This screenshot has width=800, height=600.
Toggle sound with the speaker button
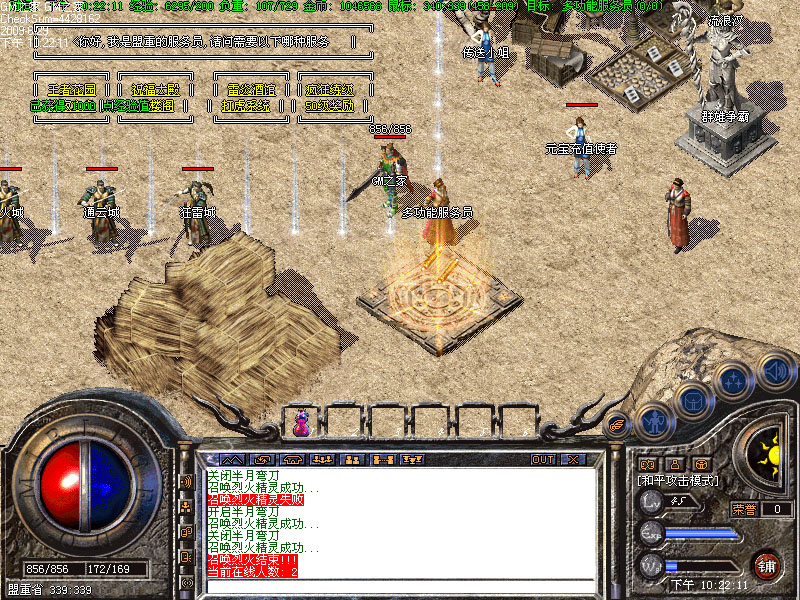pyautogui.click(x=774, y=371)
